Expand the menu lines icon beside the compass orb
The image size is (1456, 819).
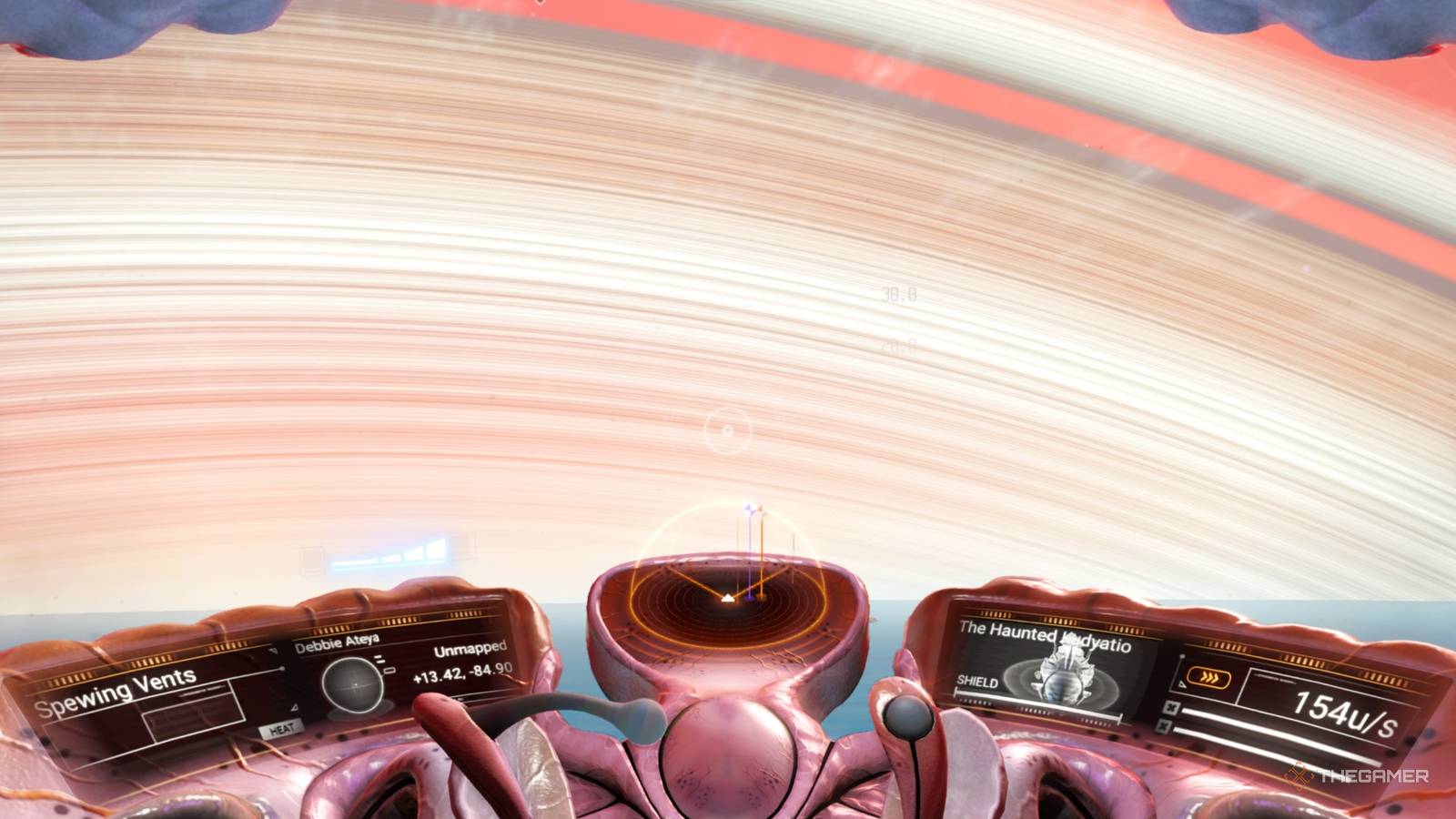click(x=379, y=659)
